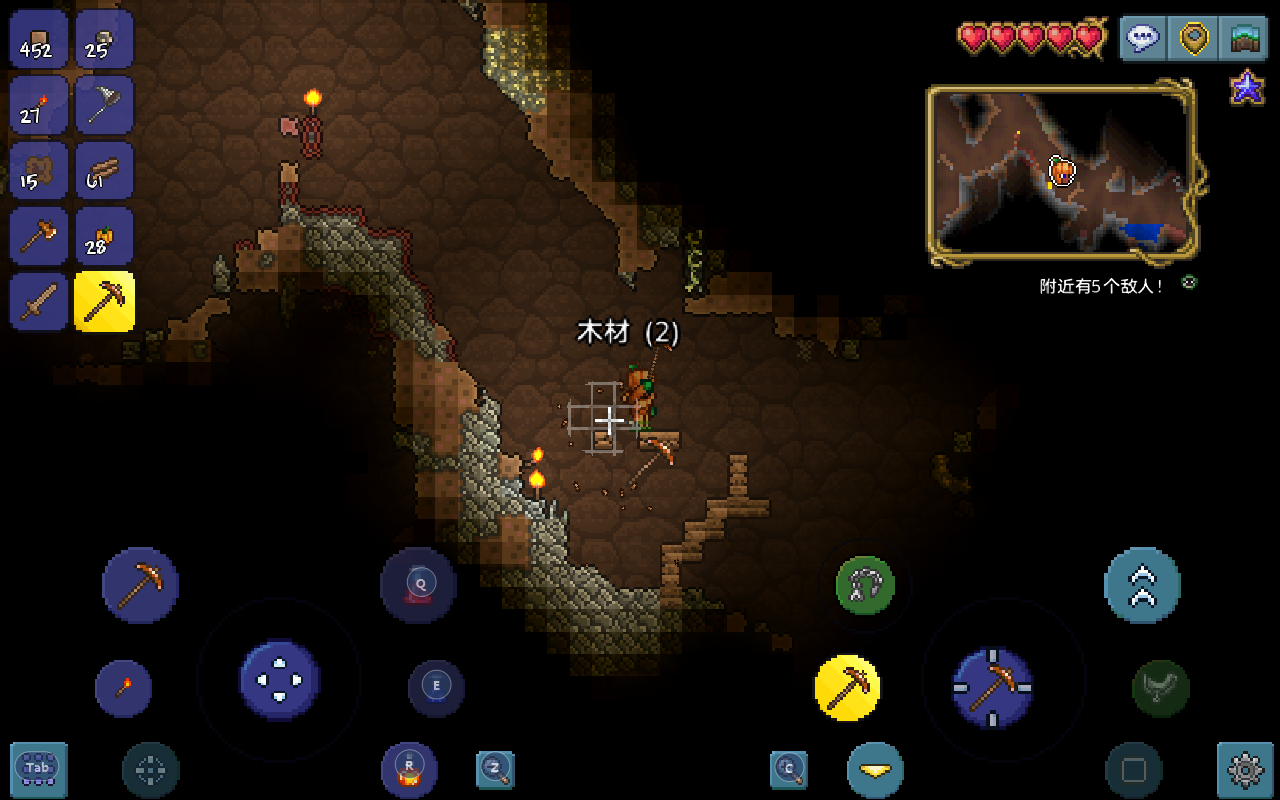Select the dirt block stack of 452
The height and width of the screenshot is (800, 1280).
39,40
